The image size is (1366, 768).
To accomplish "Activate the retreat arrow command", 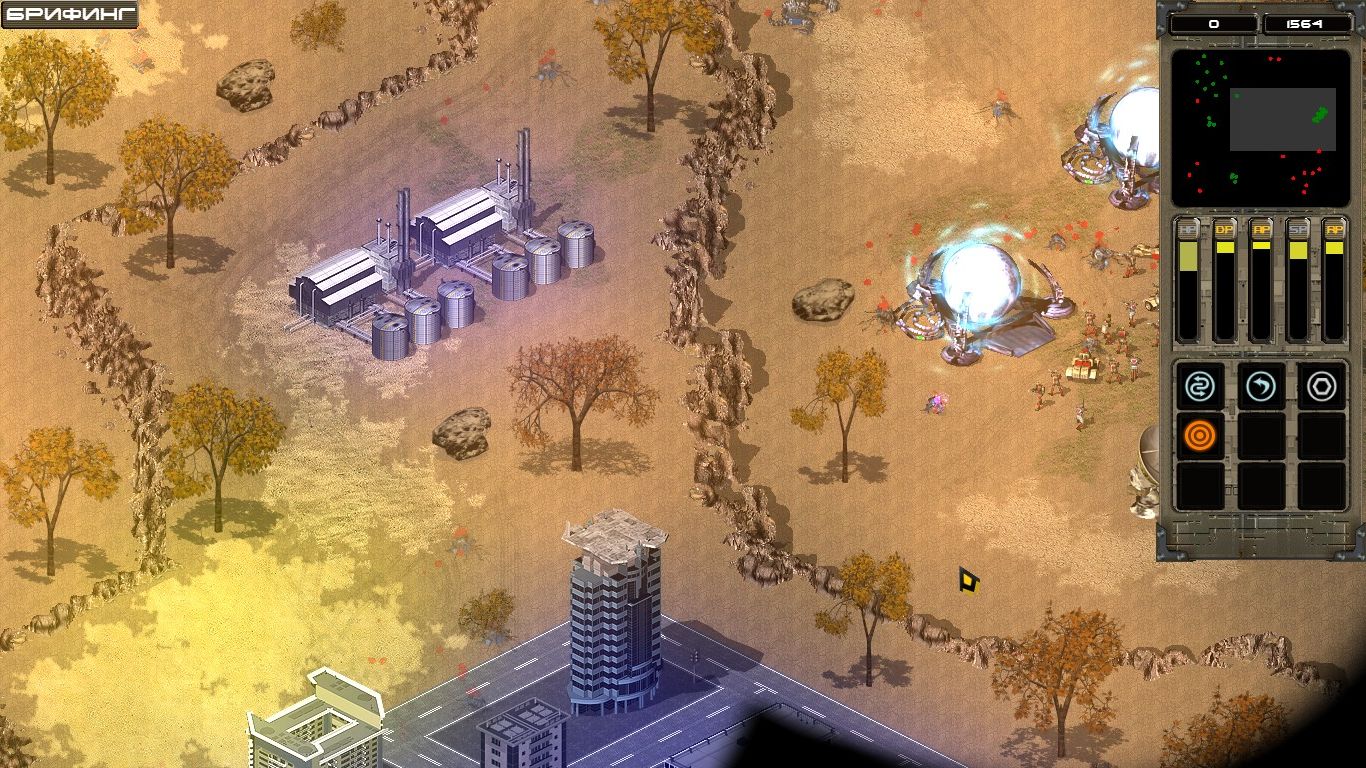I will (x=1262, y=387).
